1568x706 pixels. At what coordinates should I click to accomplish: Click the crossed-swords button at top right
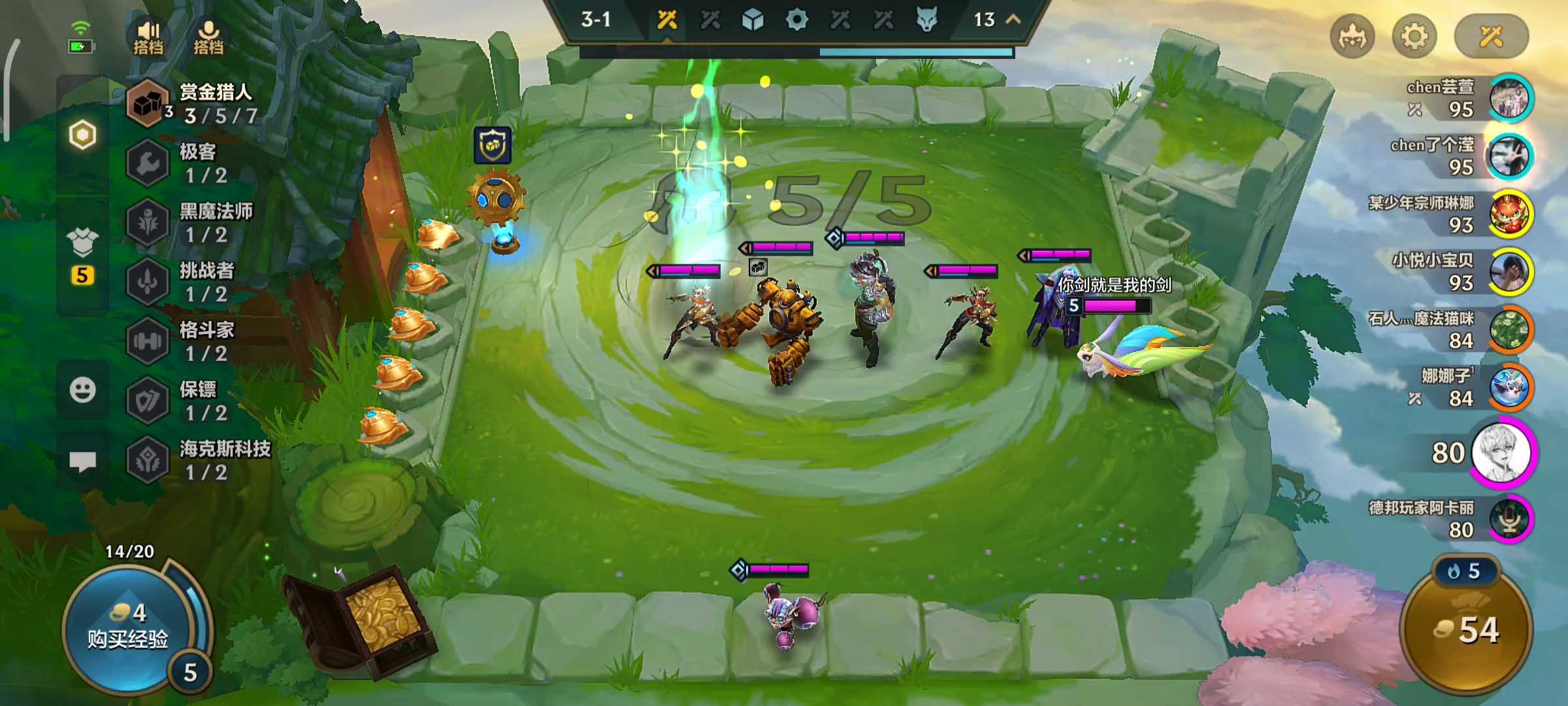[x=1491, y=36]
